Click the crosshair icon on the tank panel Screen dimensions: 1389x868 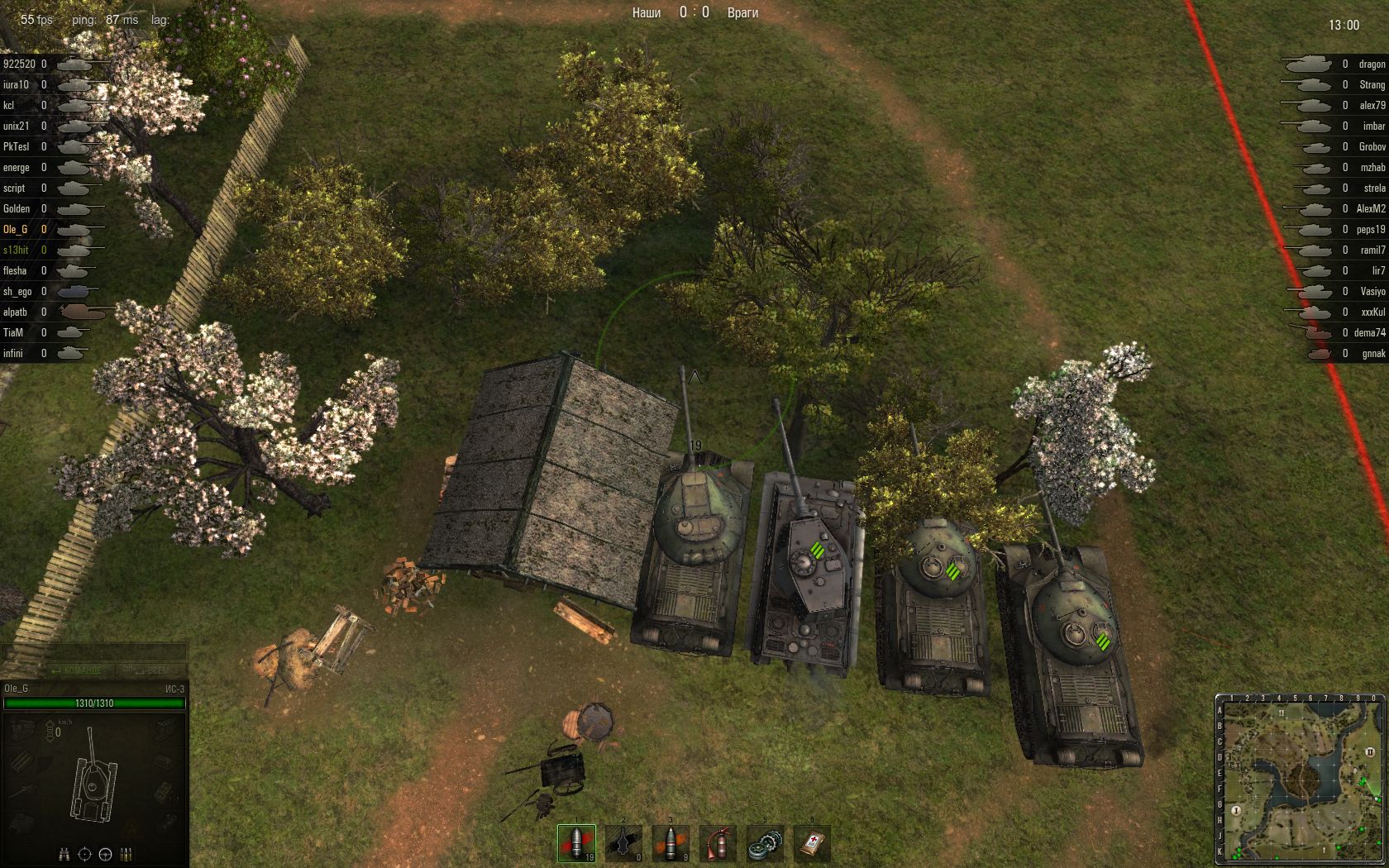coord(85,854)
